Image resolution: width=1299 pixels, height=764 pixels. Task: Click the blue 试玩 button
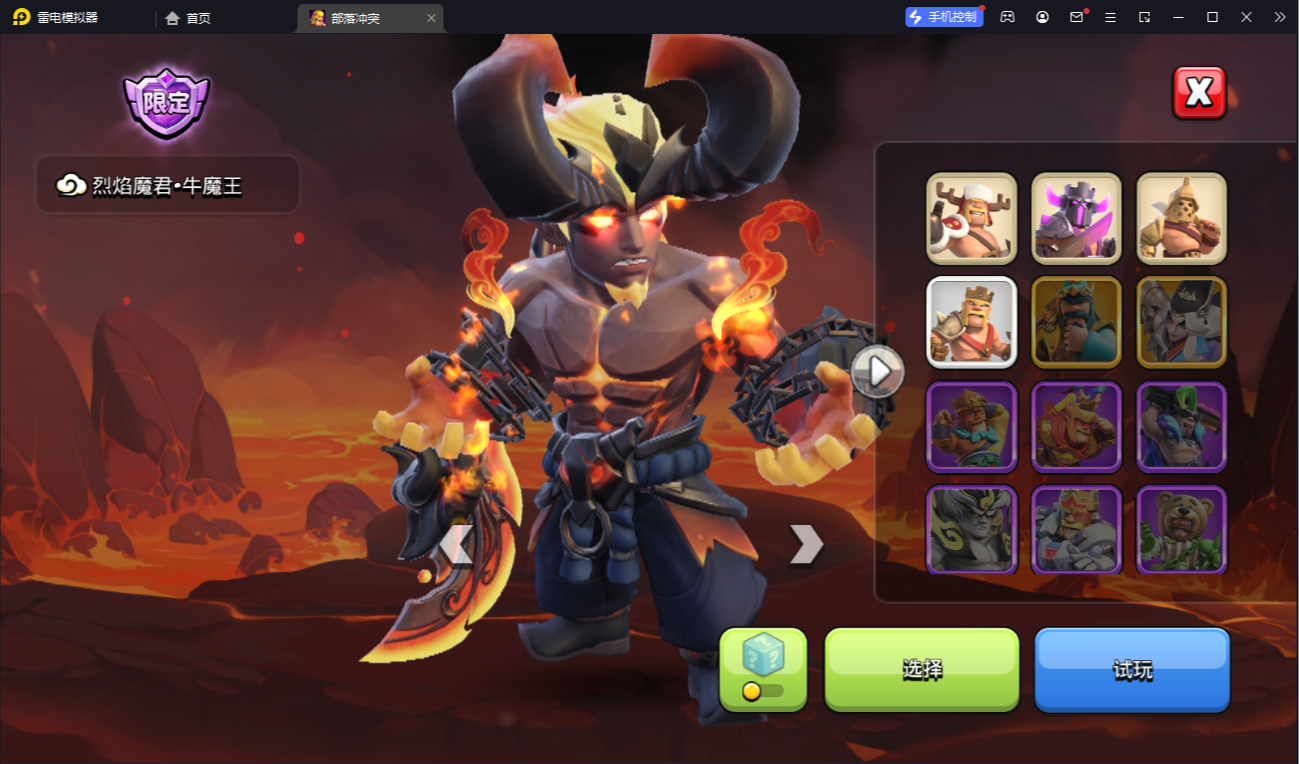[x=1132, y=669]
